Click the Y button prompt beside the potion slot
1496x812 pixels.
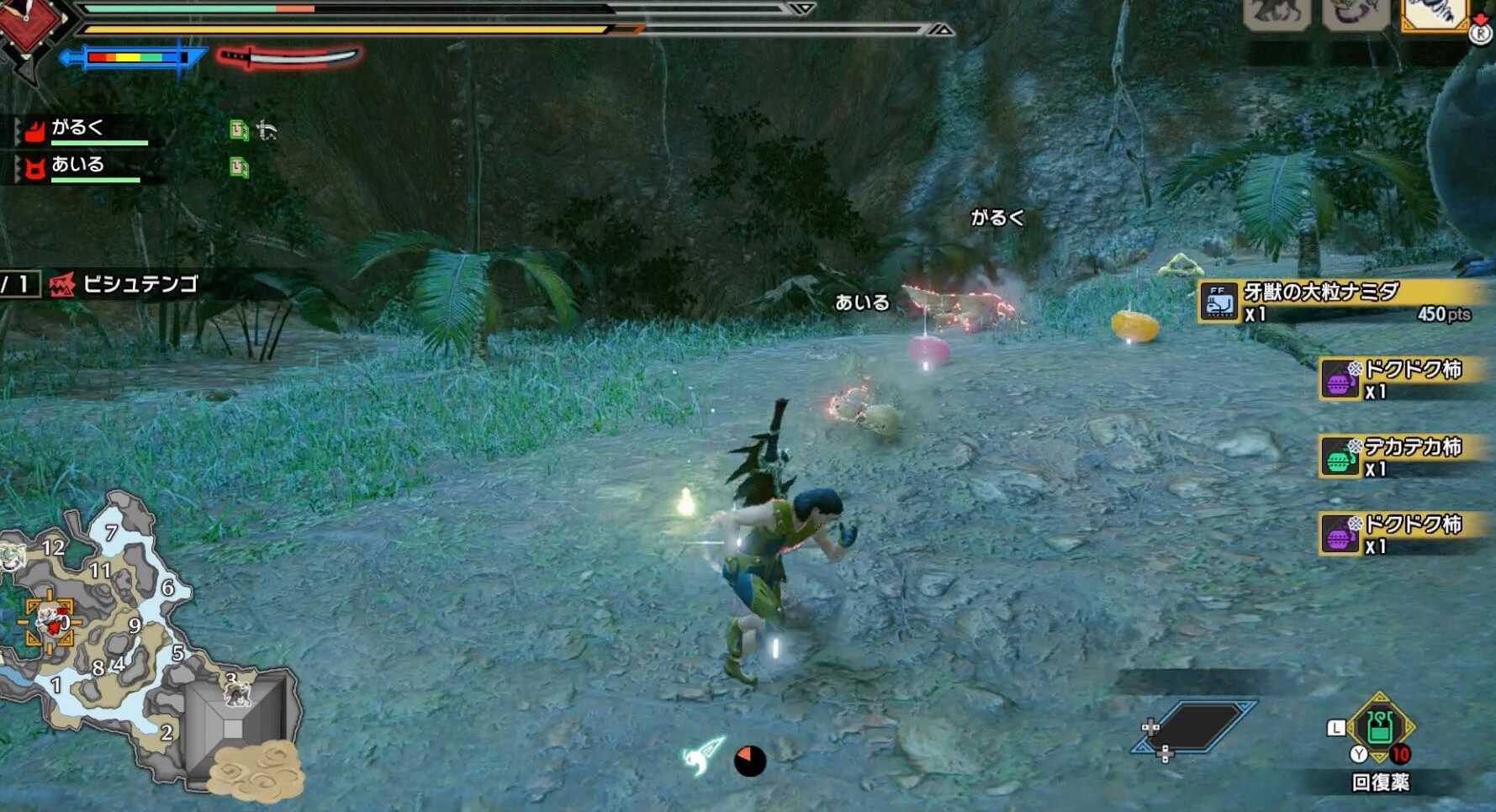coord(1361,754)
